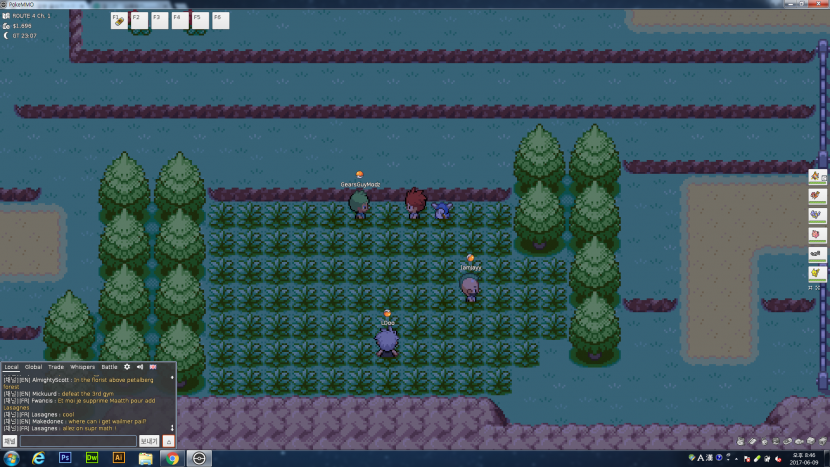Viewport: 830px width, 467px height.
Task: Click the chat message input field
Action: pos(77,440)
